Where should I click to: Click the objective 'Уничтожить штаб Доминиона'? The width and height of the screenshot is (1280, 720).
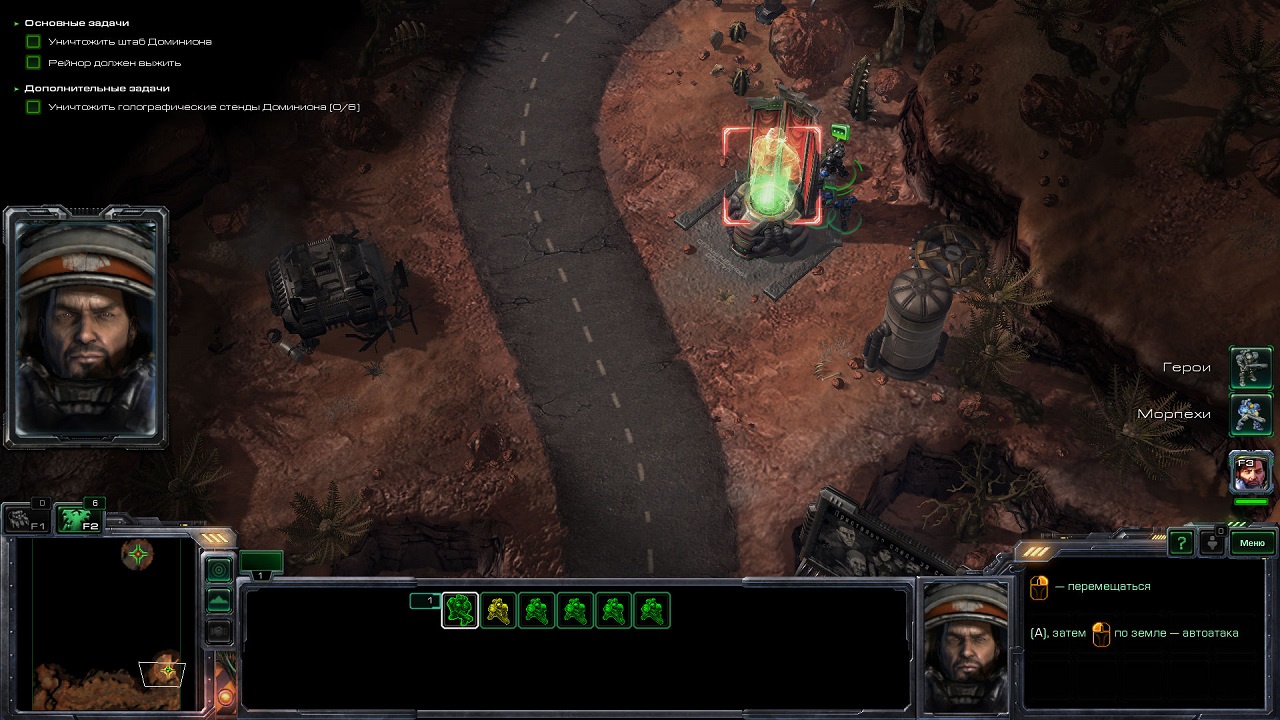point(130,42)
